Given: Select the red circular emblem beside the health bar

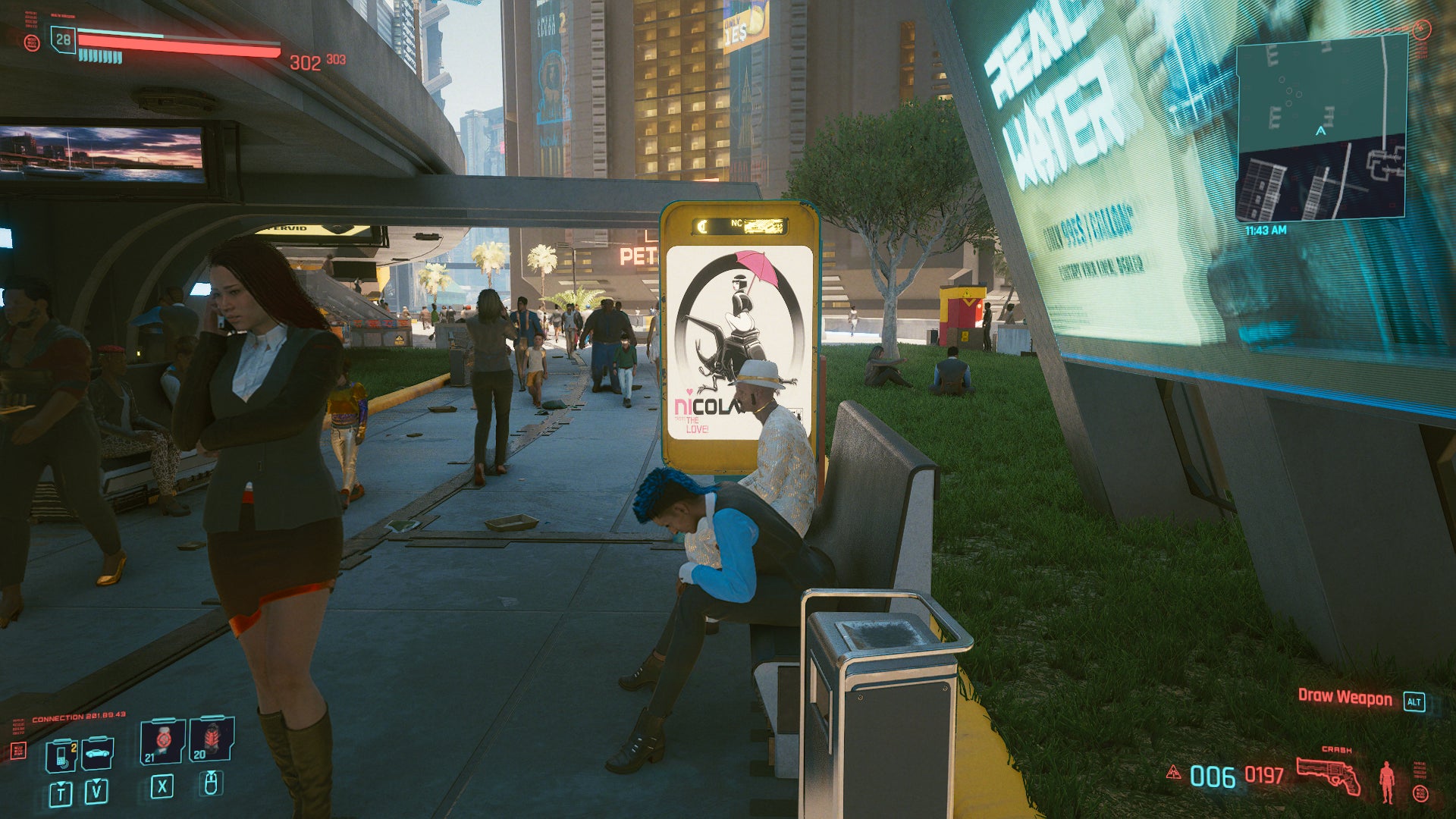Looking at the screenshot, I should click(x=33, y=44).
